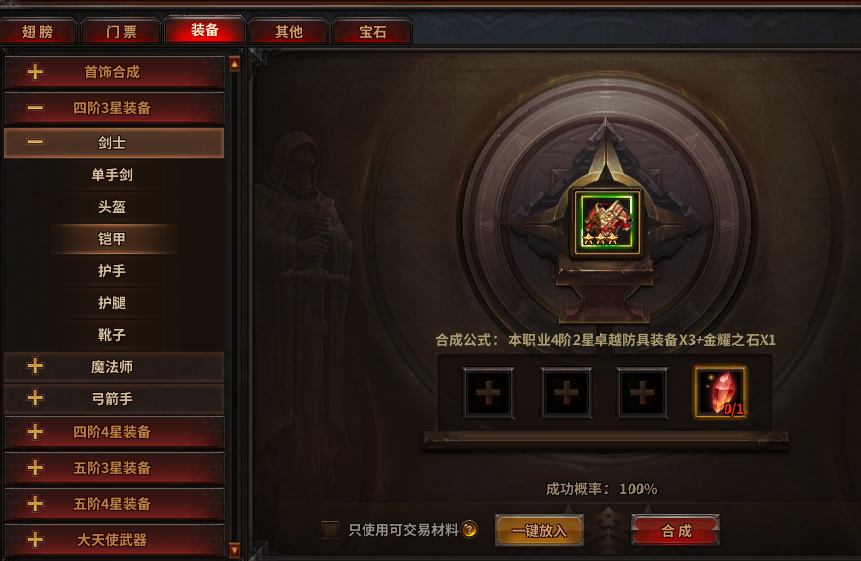
Task: Select the red 金耀之石 material slot
Action: coord(720,392)
